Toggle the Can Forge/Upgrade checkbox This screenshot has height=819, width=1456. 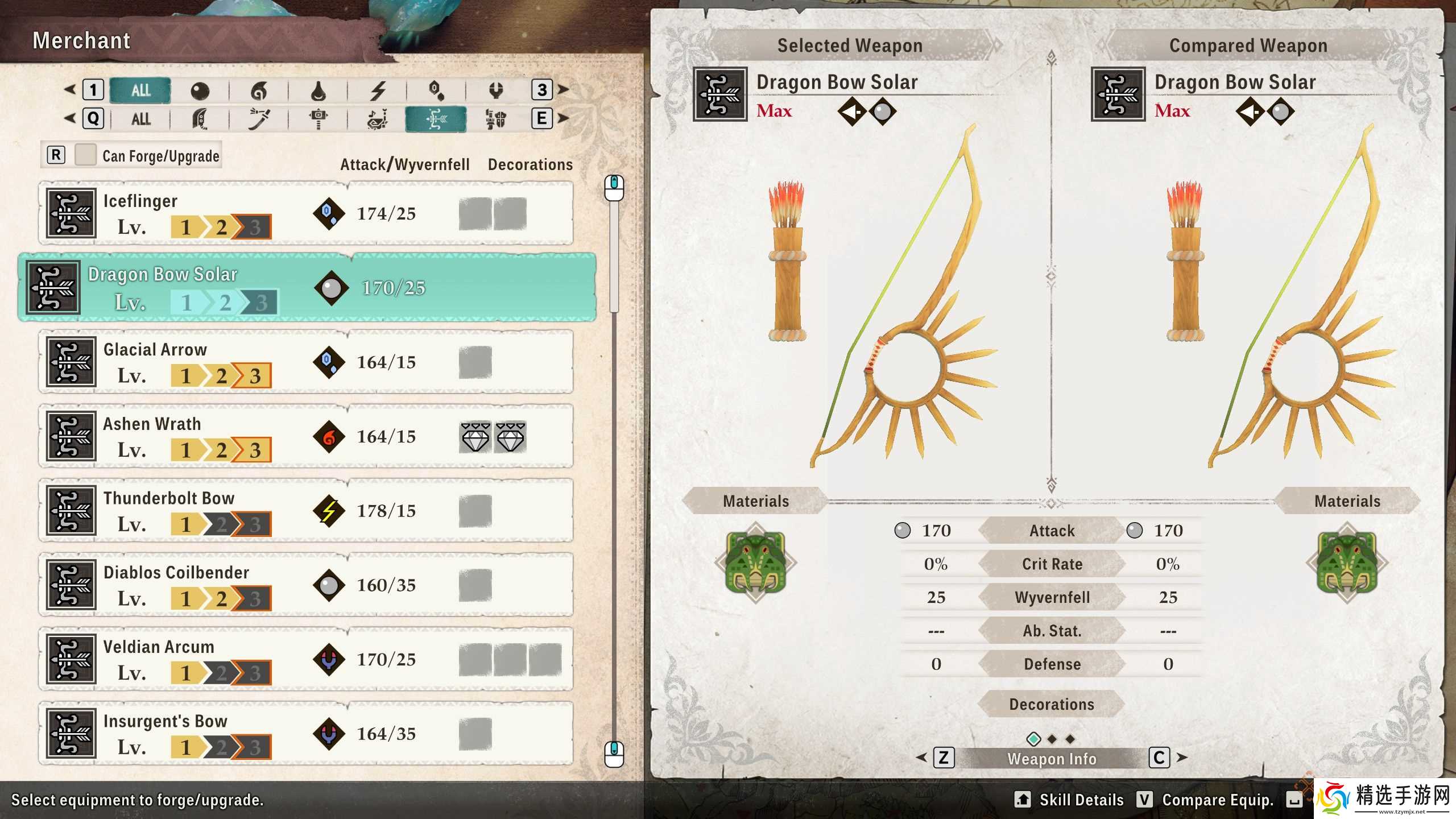[85, 155]
